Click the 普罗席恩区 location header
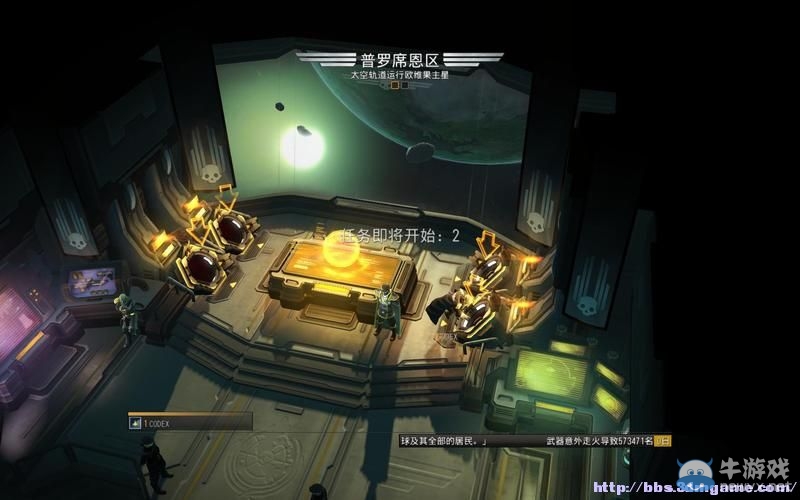The width and height of the screenshot is (800, 500). [x=398, y=60]
